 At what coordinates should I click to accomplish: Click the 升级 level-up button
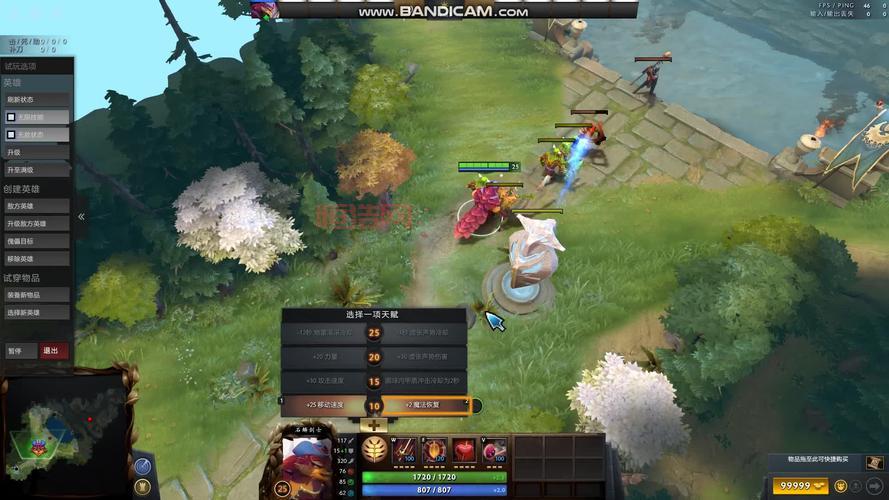pos(36,152)
